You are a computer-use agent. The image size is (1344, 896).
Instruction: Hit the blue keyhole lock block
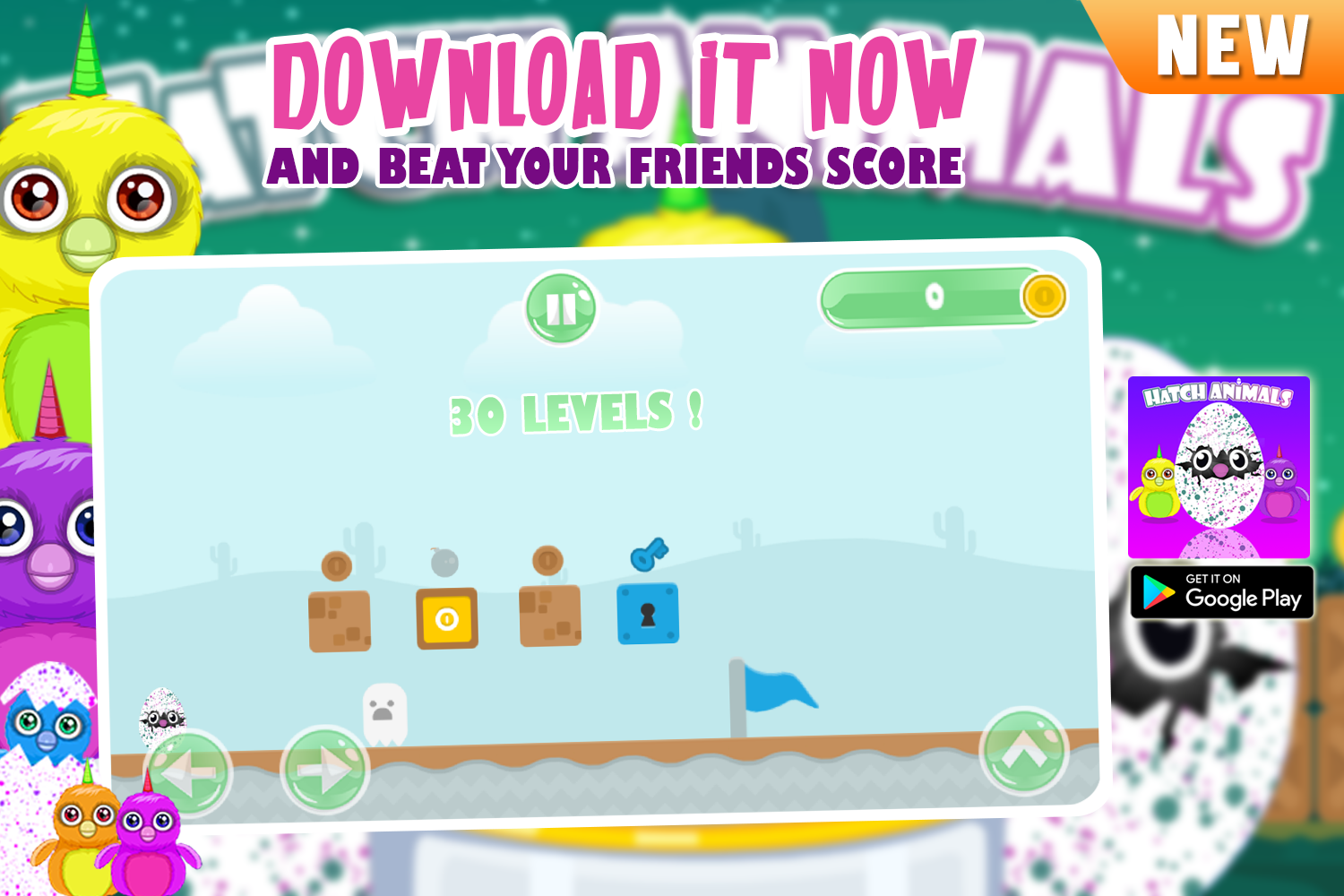(x=648, y=615)
